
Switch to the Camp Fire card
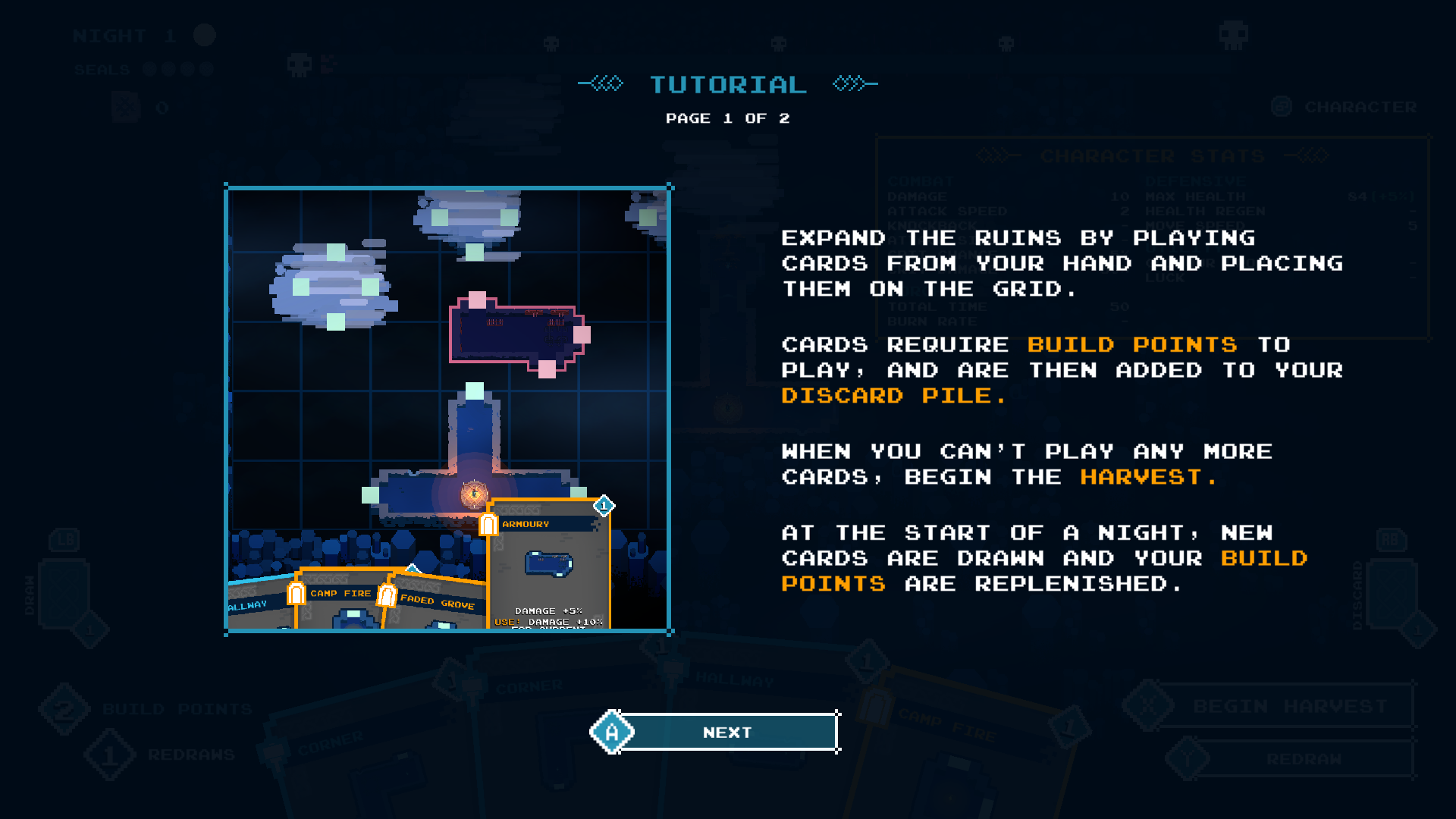[x=339, y=594]
